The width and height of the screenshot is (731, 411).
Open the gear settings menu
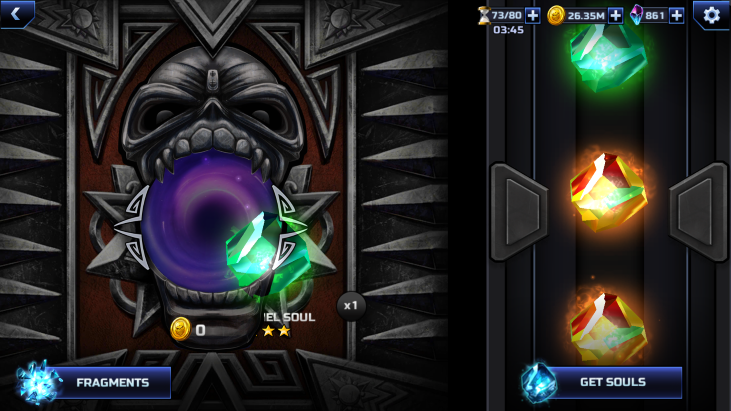pos(711,15)
